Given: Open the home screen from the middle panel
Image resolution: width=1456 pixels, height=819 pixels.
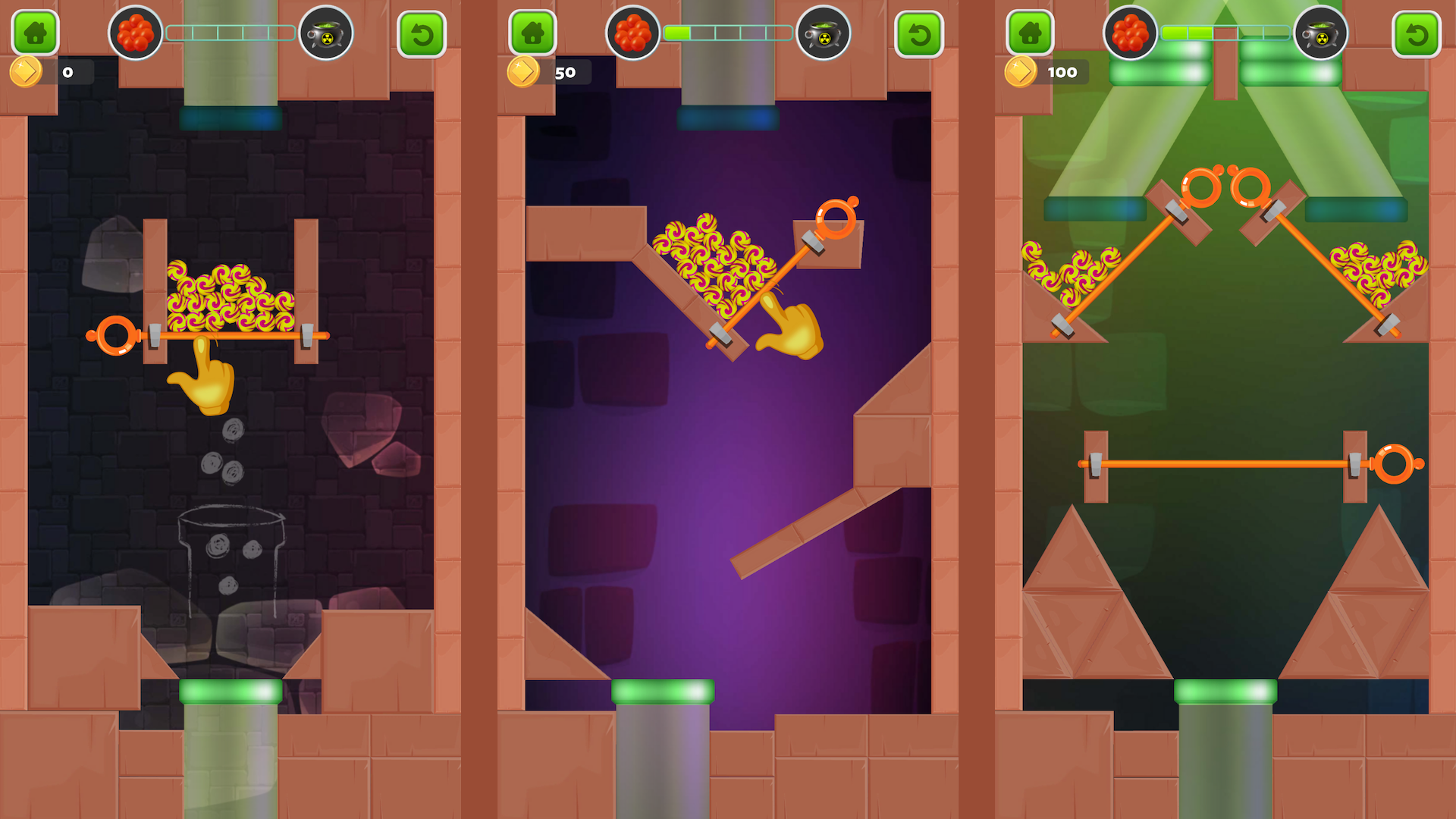Looking at the screenshot, I should 533,32.
